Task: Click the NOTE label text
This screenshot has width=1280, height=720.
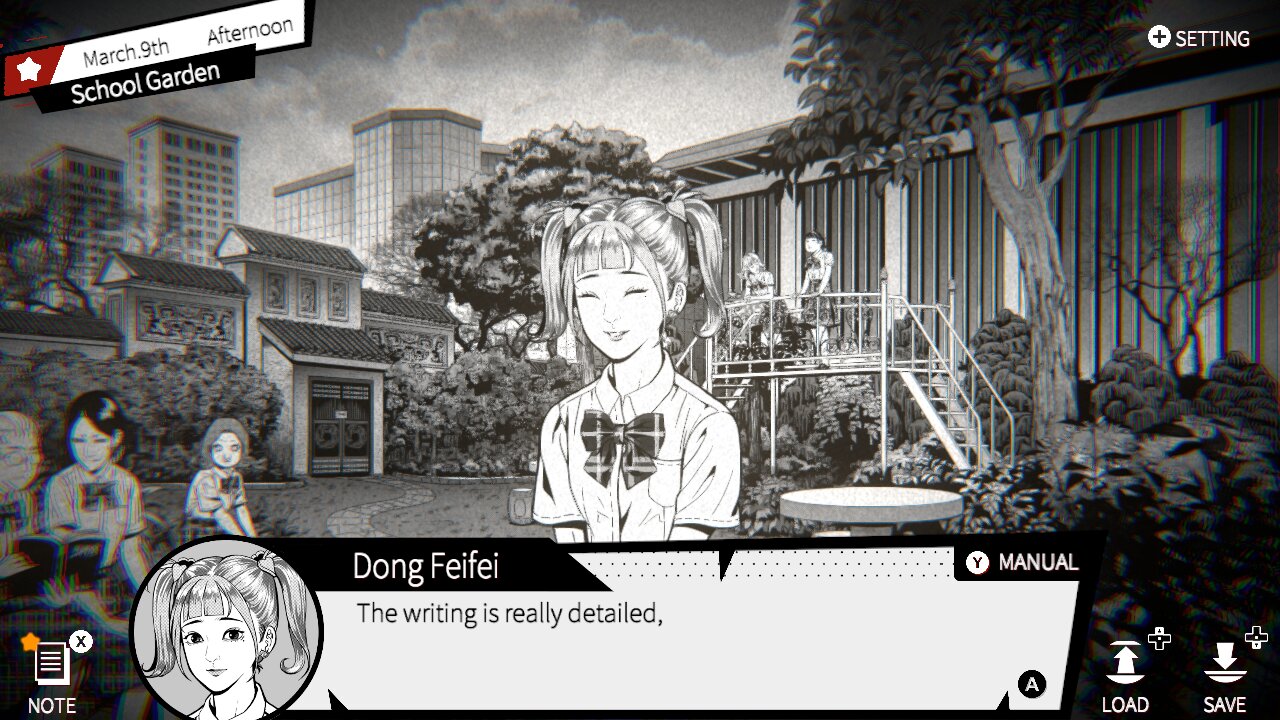Action: pos(50,706)
